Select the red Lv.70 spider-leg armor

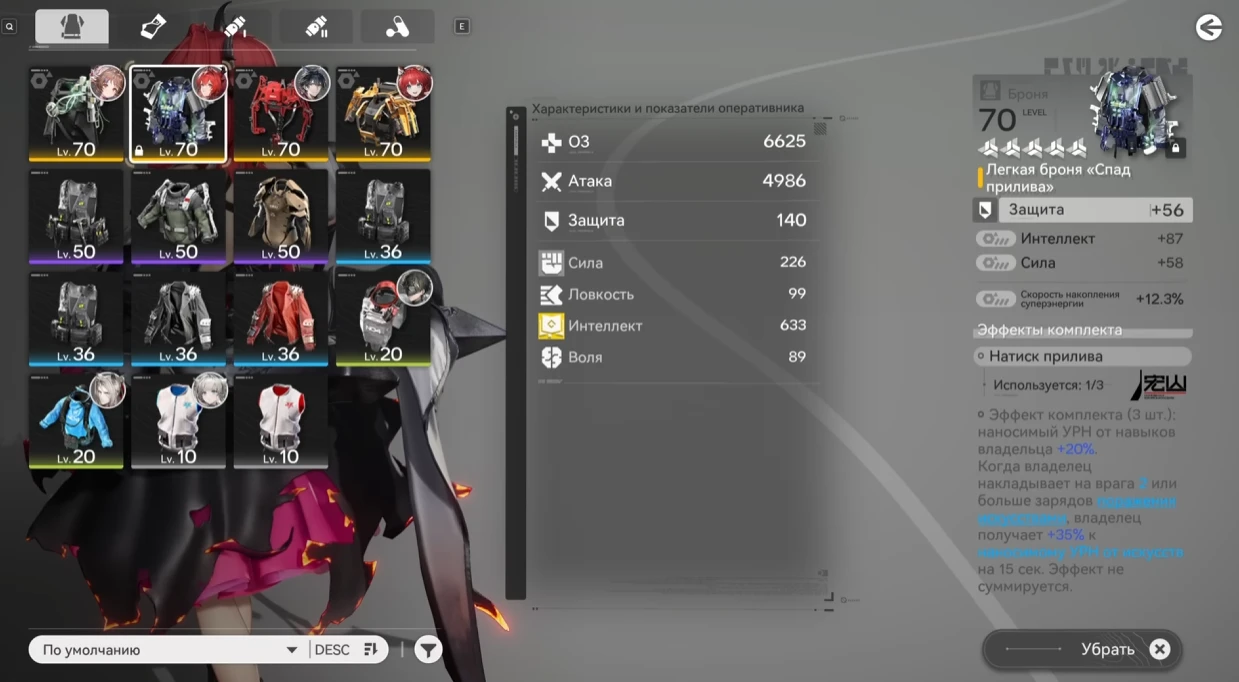[x=281, y=114]
